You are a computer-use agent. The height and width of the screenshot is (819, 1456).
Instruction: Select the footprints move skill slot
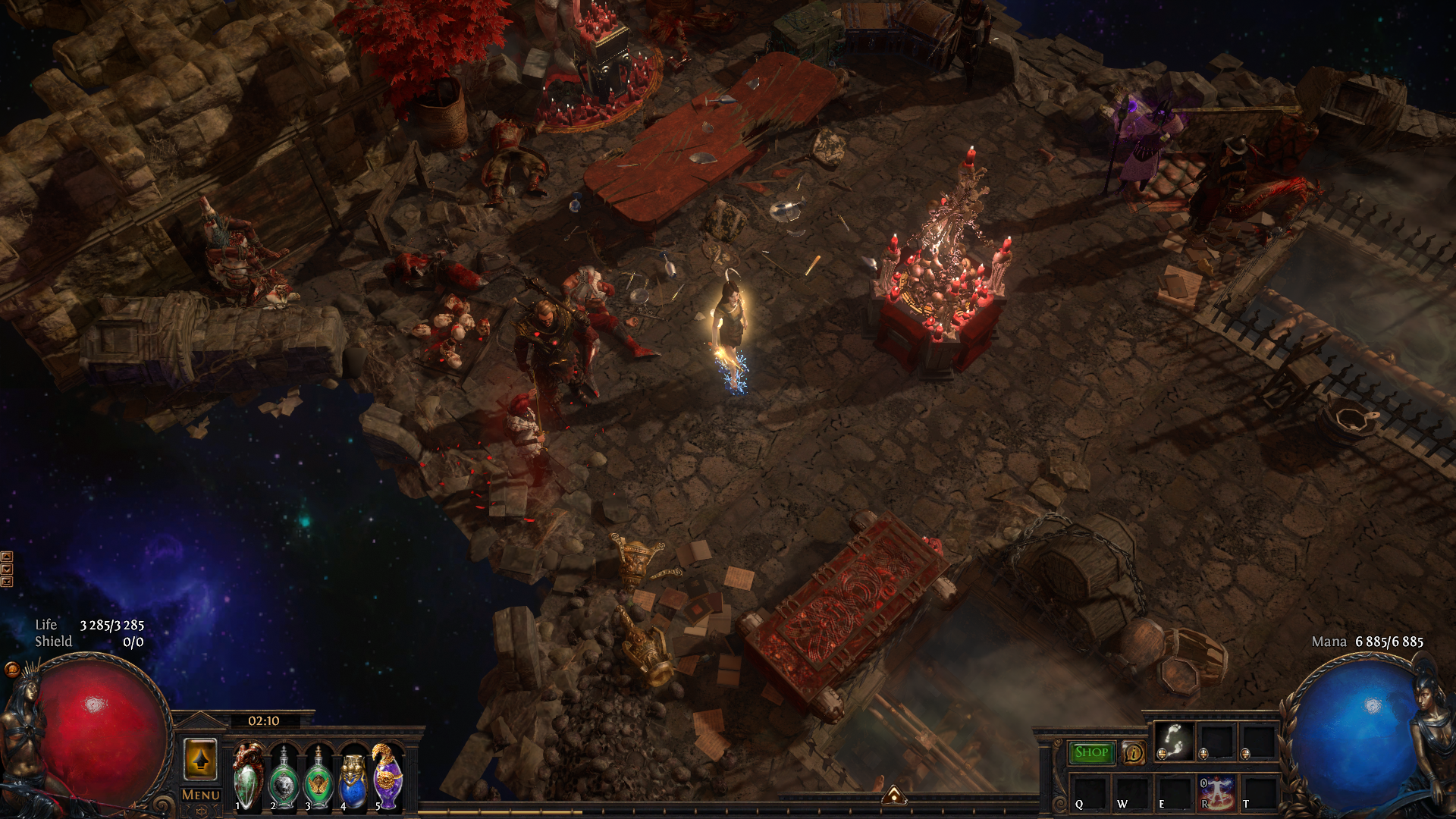pos(1174,741)
